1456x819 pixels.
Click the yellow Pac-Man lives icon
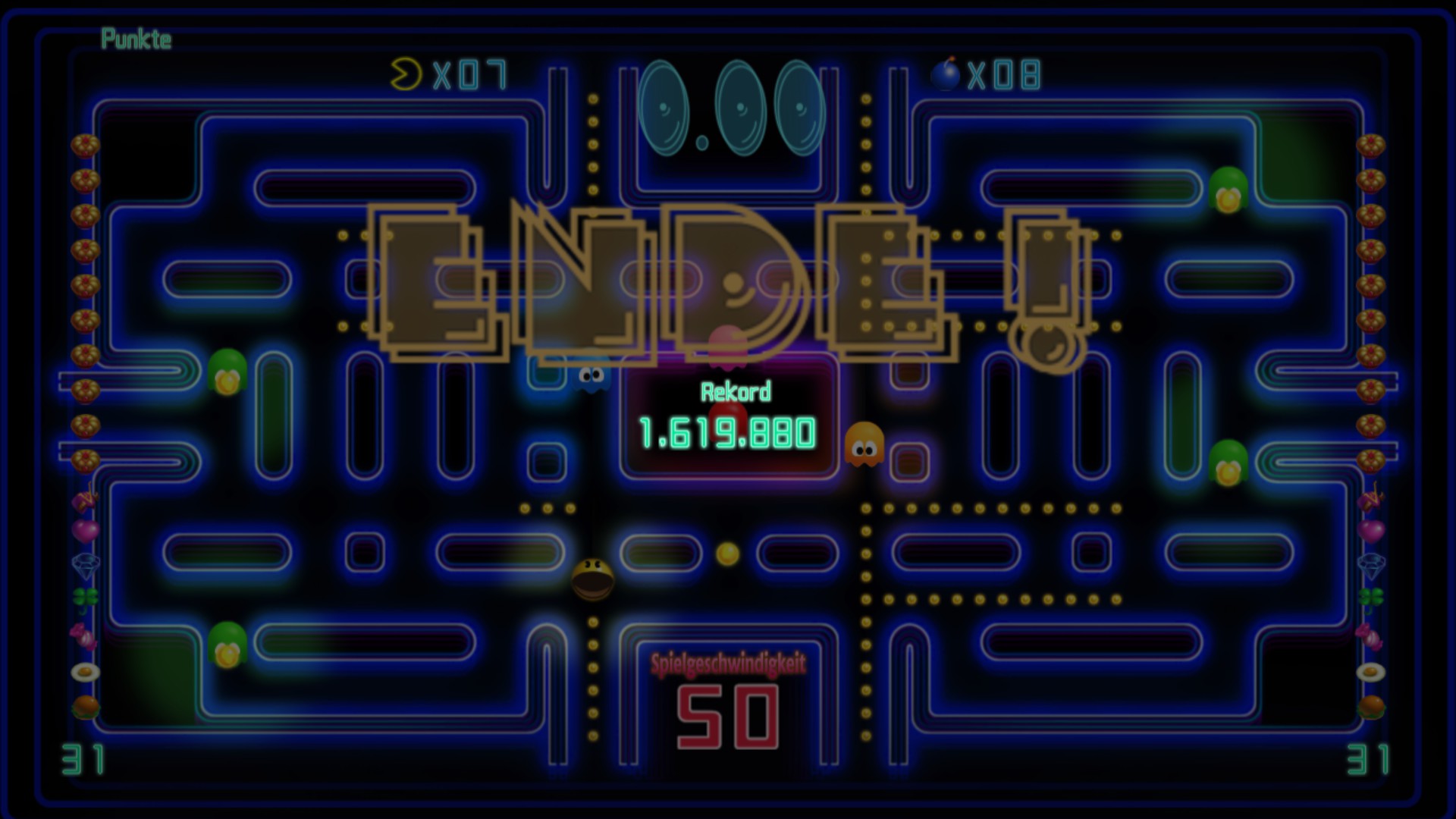405,74
